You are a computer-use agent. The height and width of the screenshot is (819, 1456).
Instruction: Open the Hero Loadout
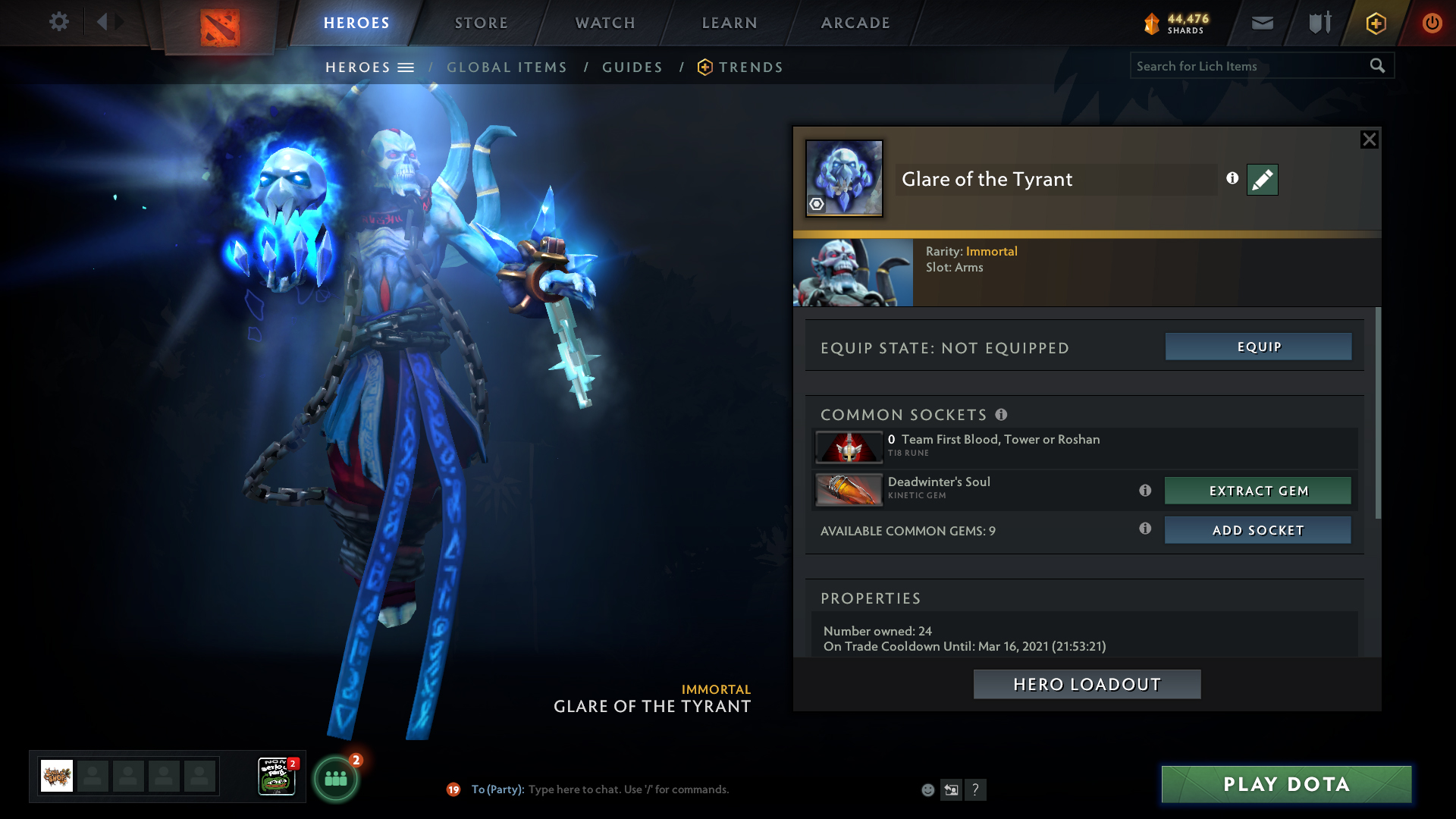[1087, 684]
